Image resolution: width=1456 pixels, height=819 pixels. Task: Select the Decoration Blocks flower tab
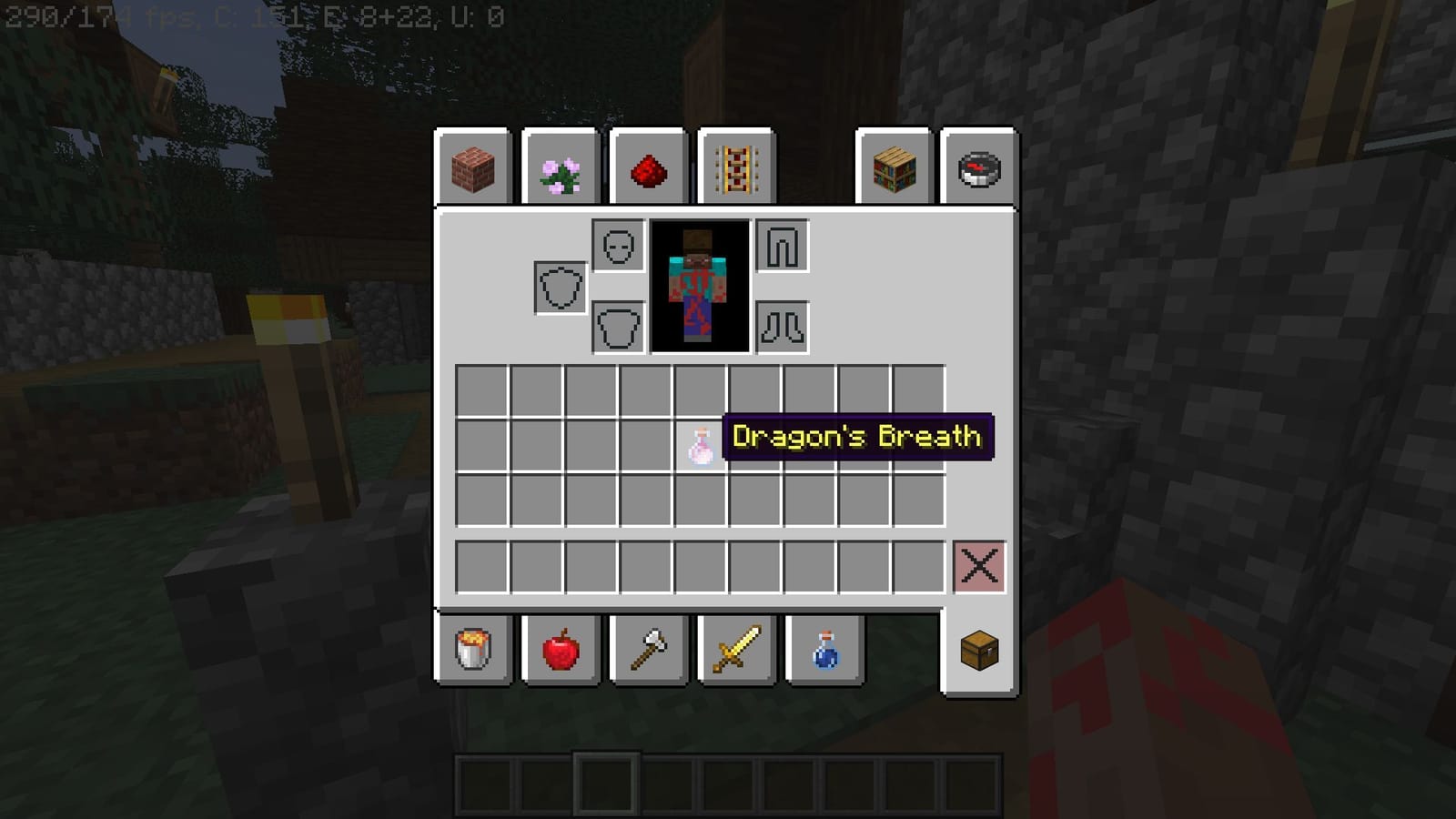pos(560,169)
